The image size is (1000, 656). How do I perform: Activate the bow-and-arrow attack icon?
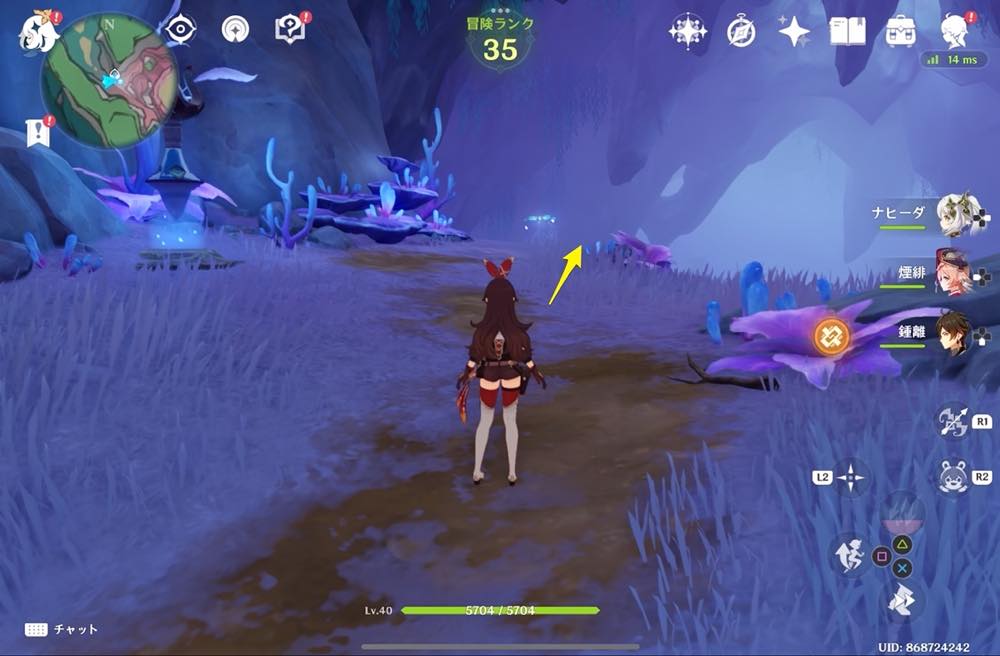coord(951,421)
